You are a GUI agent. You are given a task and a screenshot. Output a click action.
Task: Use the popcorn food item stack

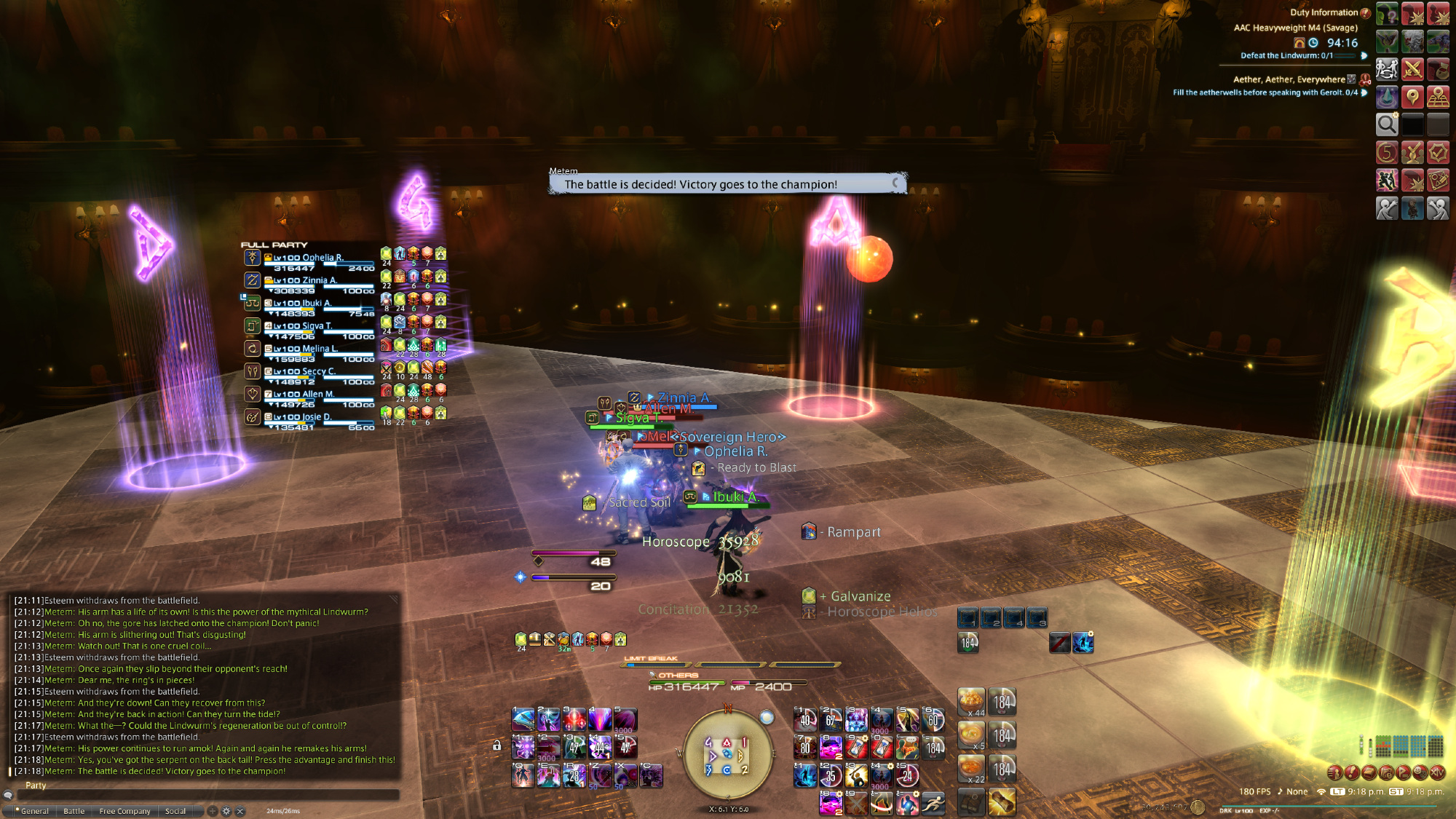(971, 701)
